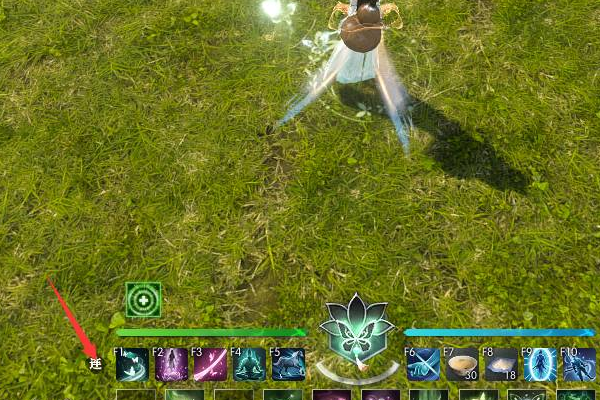Trigger the F10 dark blue figure skill
Image resolution: width=600 pixels, height=400 pixels.
coord(579,364)
